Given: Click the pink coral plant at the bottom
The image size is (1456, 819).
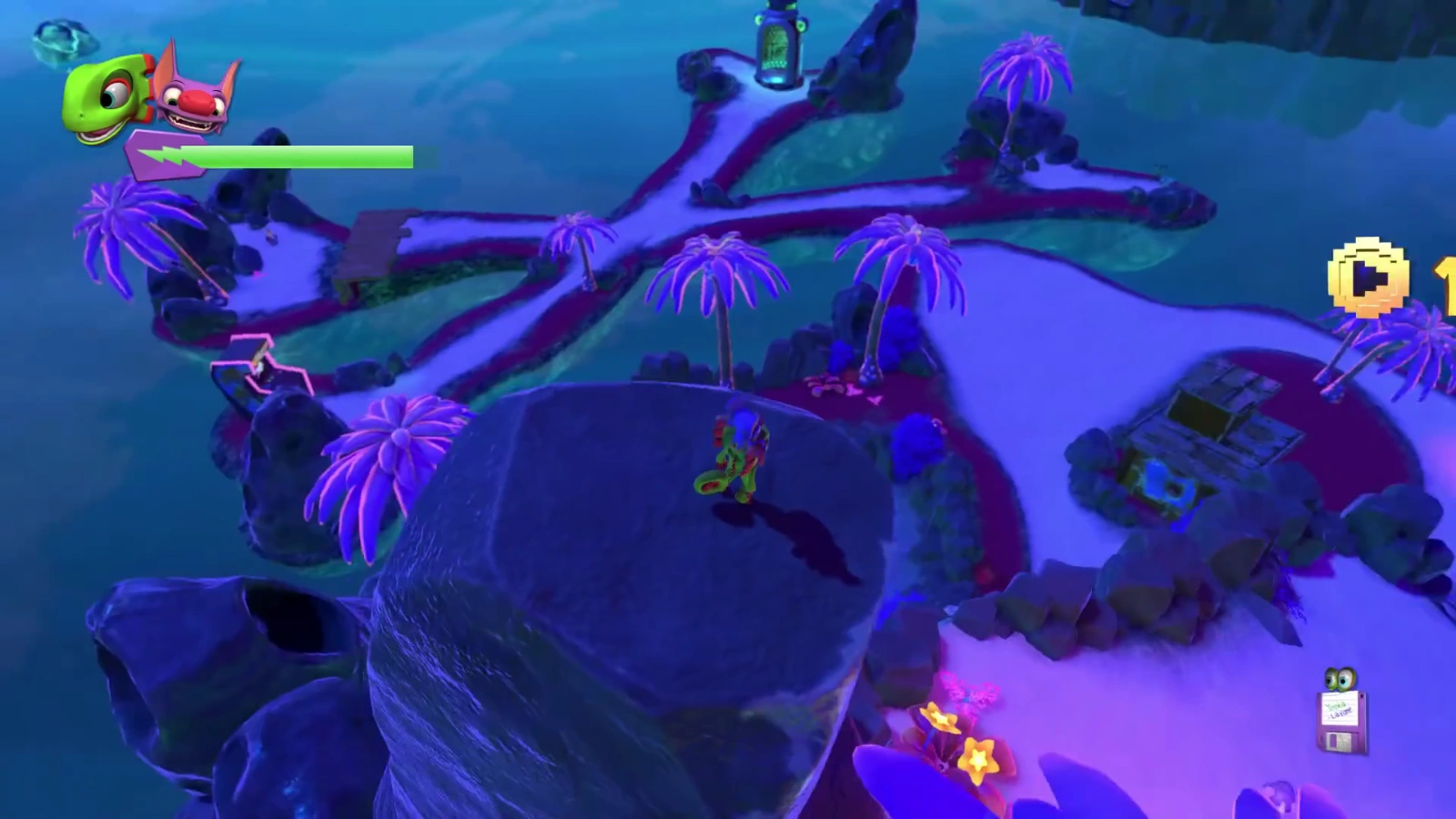Looking at the screenshot, I should (x=966, y=693).
